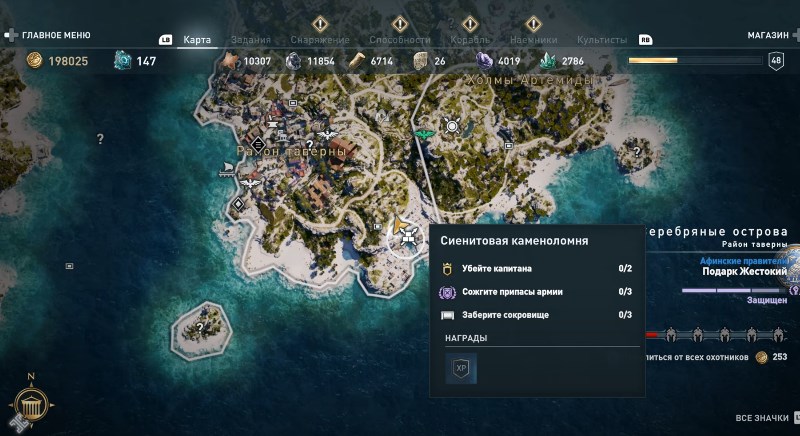The height and width of the screenshot is (436, 800).
Task: Switch to the Культисты cultists tab
Action: (602, 40)
